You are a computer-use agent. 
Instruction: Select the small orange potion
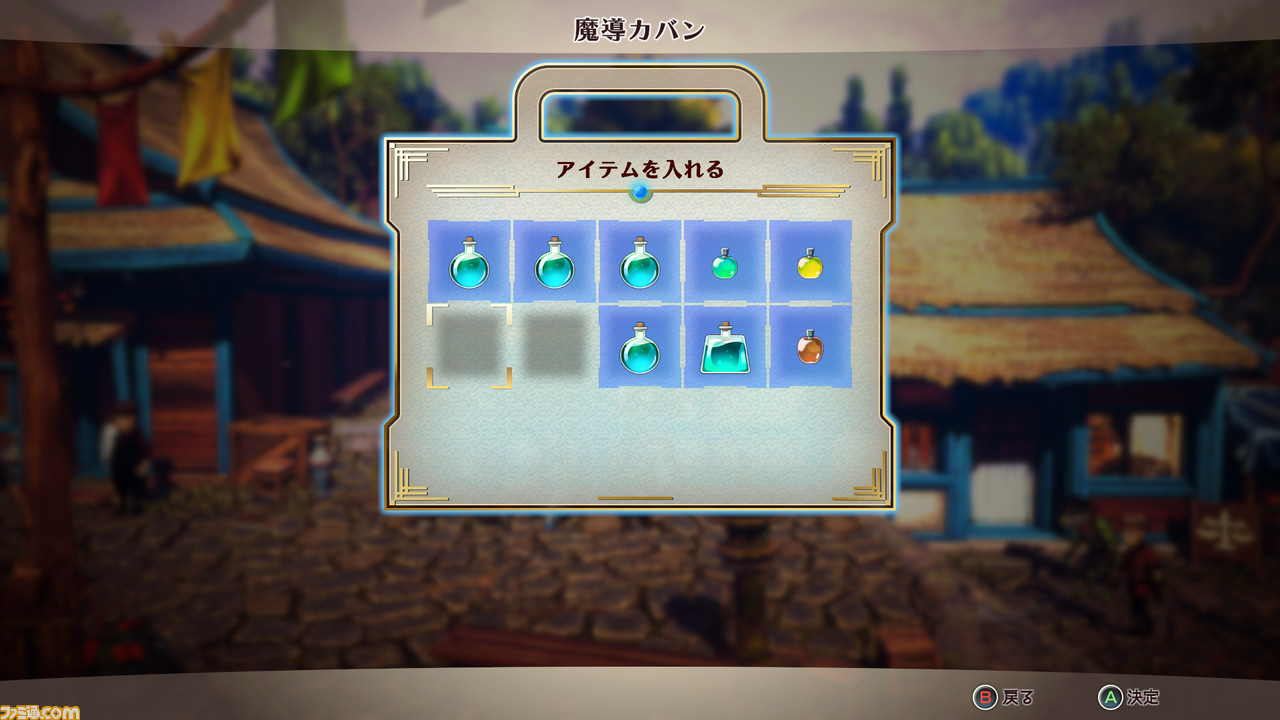pos(809,347)
